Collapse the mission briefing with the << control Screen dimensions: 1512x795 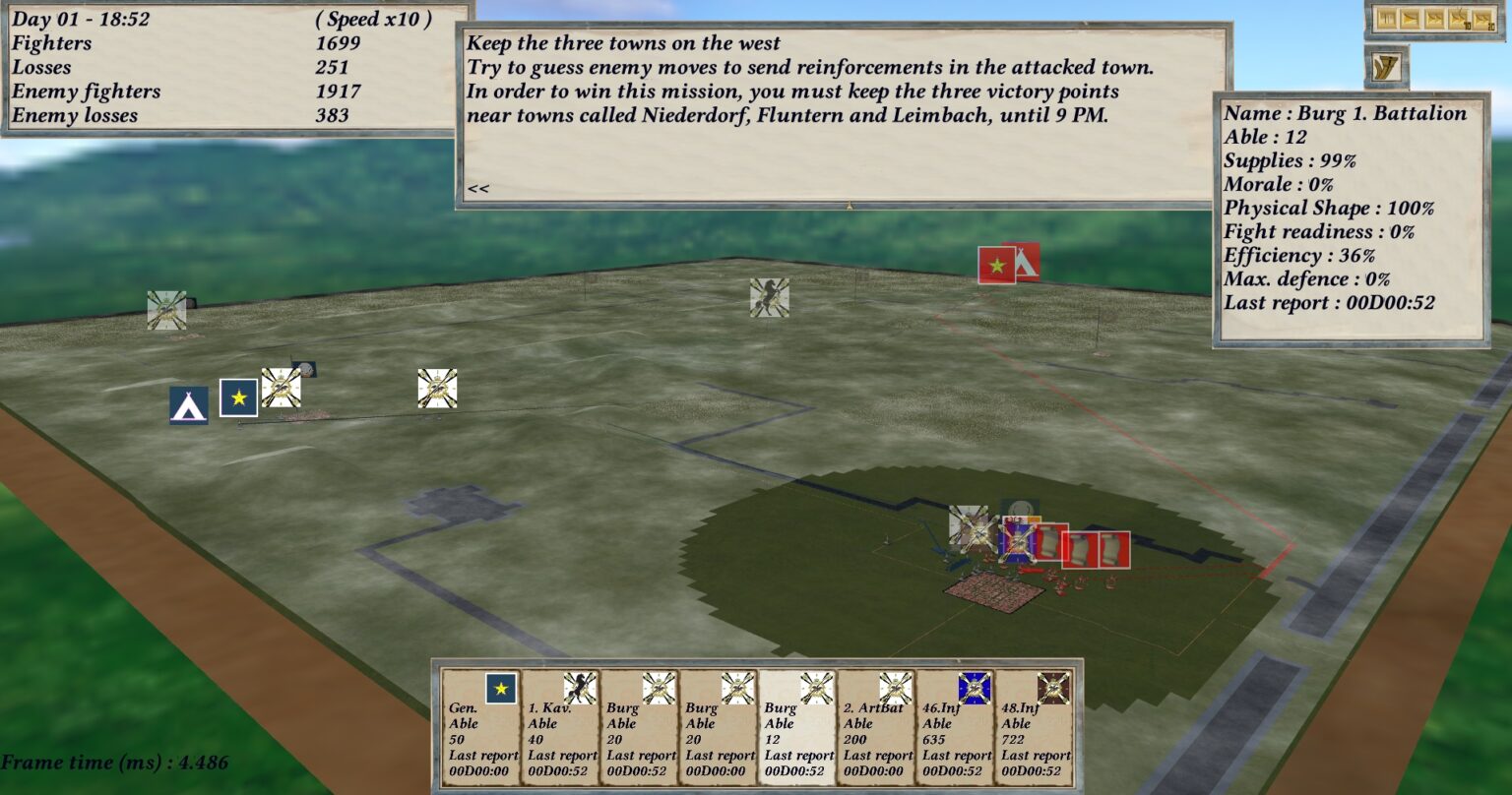[478, 187]
